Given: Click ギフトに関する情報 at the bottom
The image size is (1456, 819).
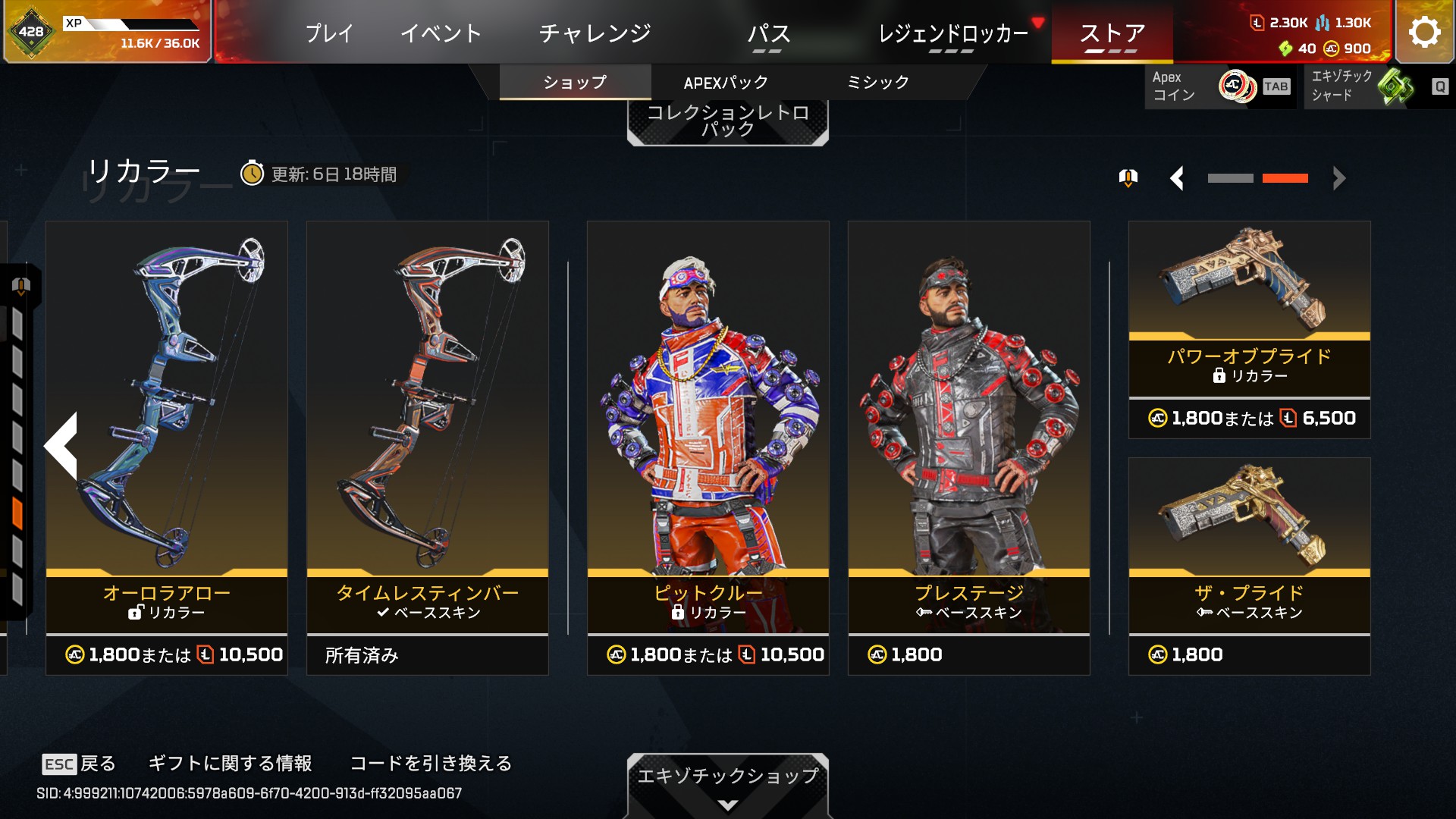Looking at the screenshot, I should [x=230, y=763].
